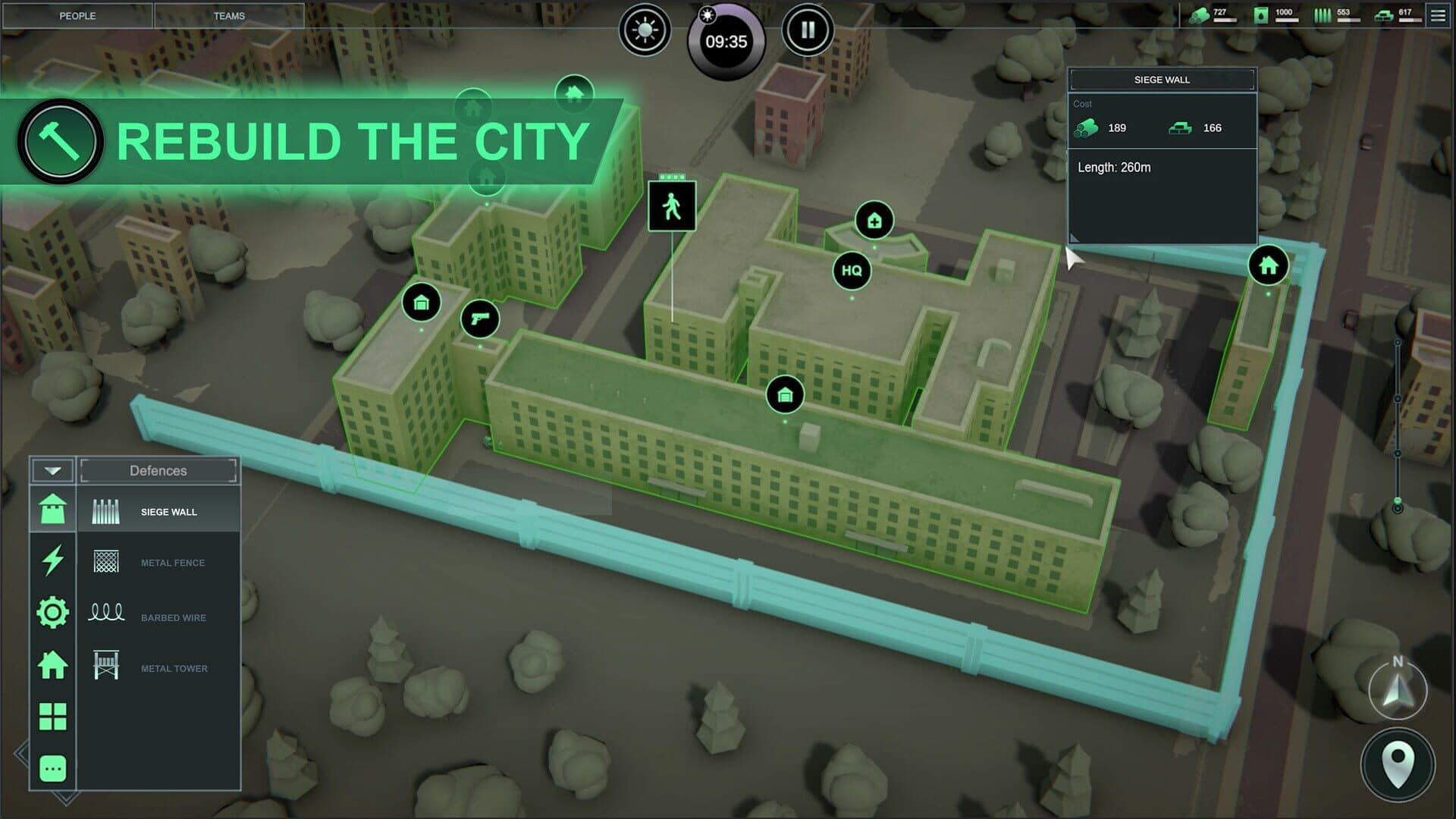Open the People tab

pos(77,16)
